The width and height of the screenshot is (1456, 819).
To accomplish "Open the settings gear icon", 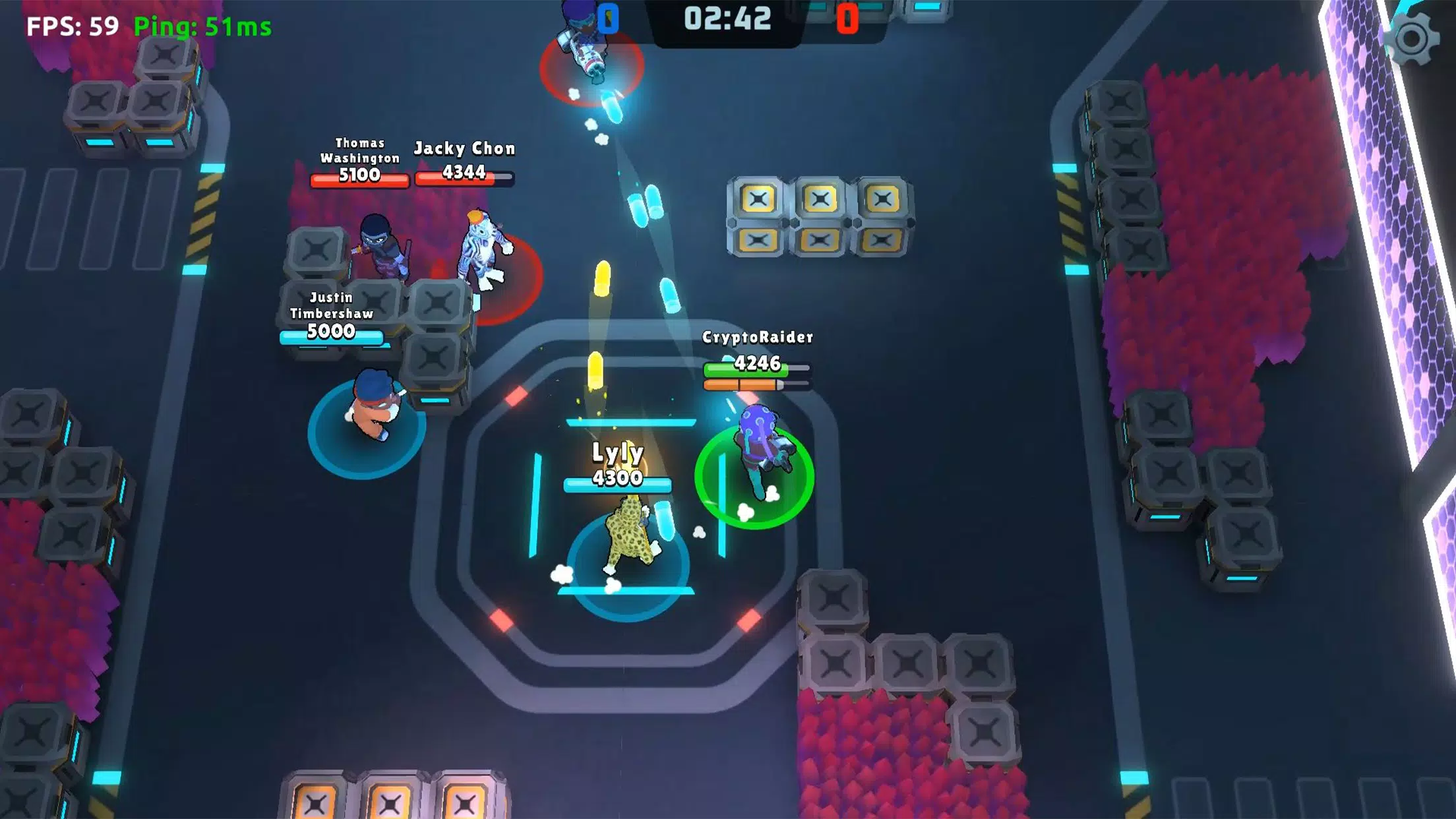I will pos(1411,40).
